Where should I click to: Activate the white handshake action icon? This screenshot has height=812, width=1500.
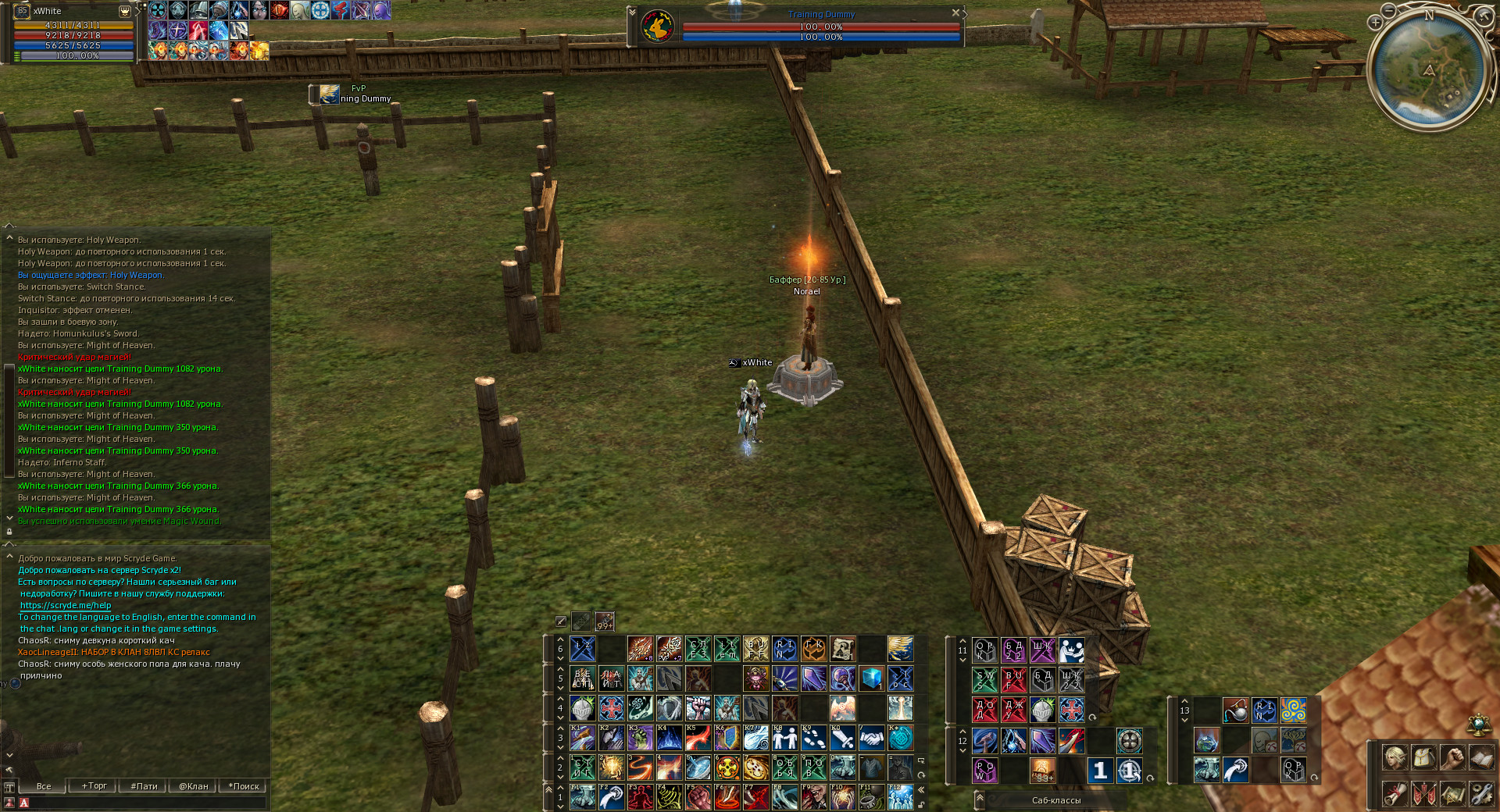tap(871, 738)
